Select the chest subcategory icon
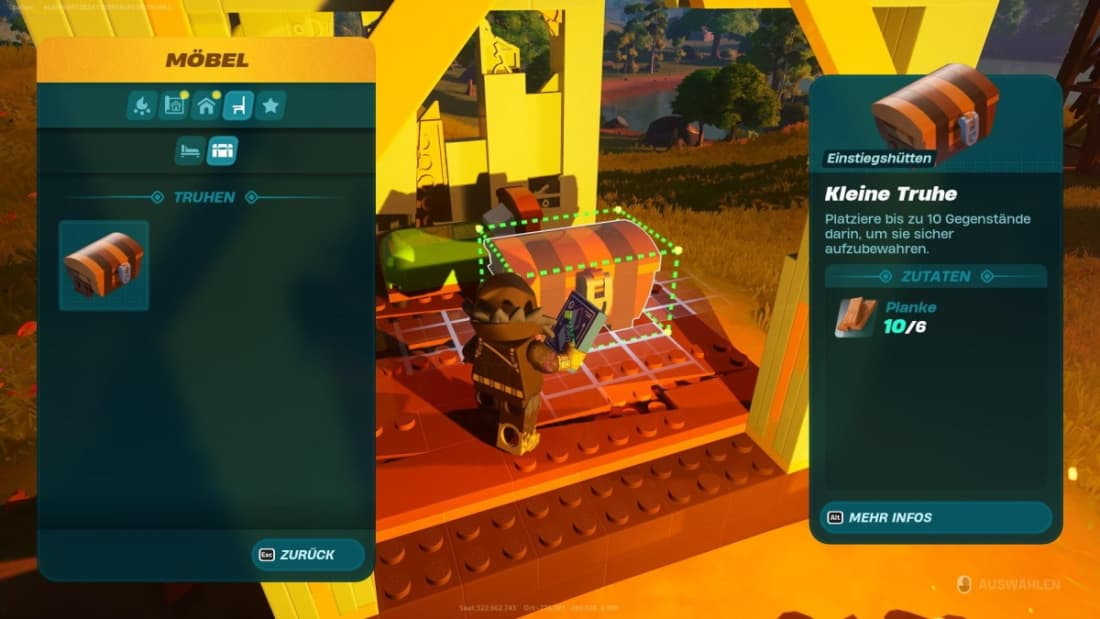 (x=222, y=151)
